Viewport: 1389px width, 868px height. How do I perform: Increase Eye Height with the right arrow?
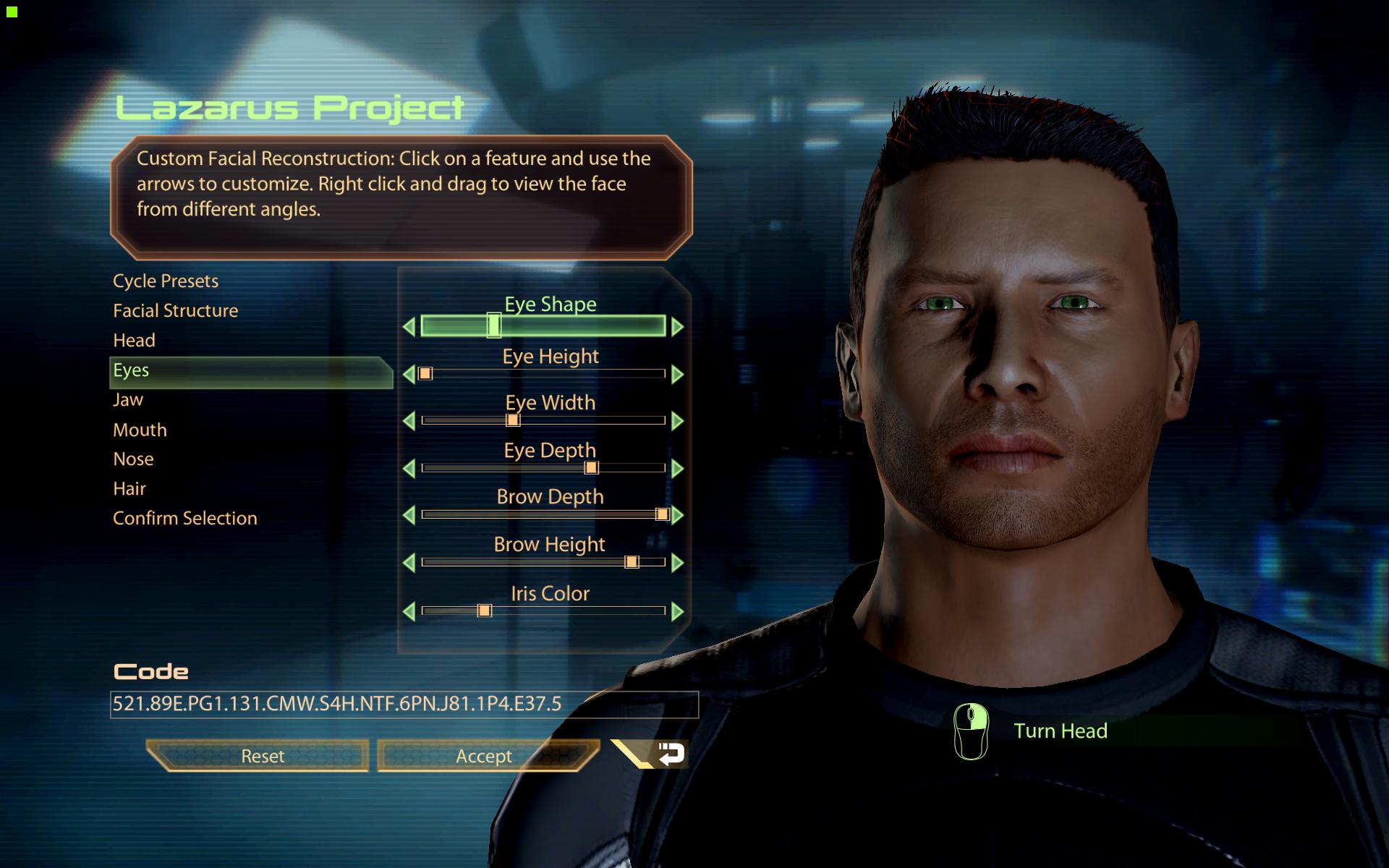678,374
